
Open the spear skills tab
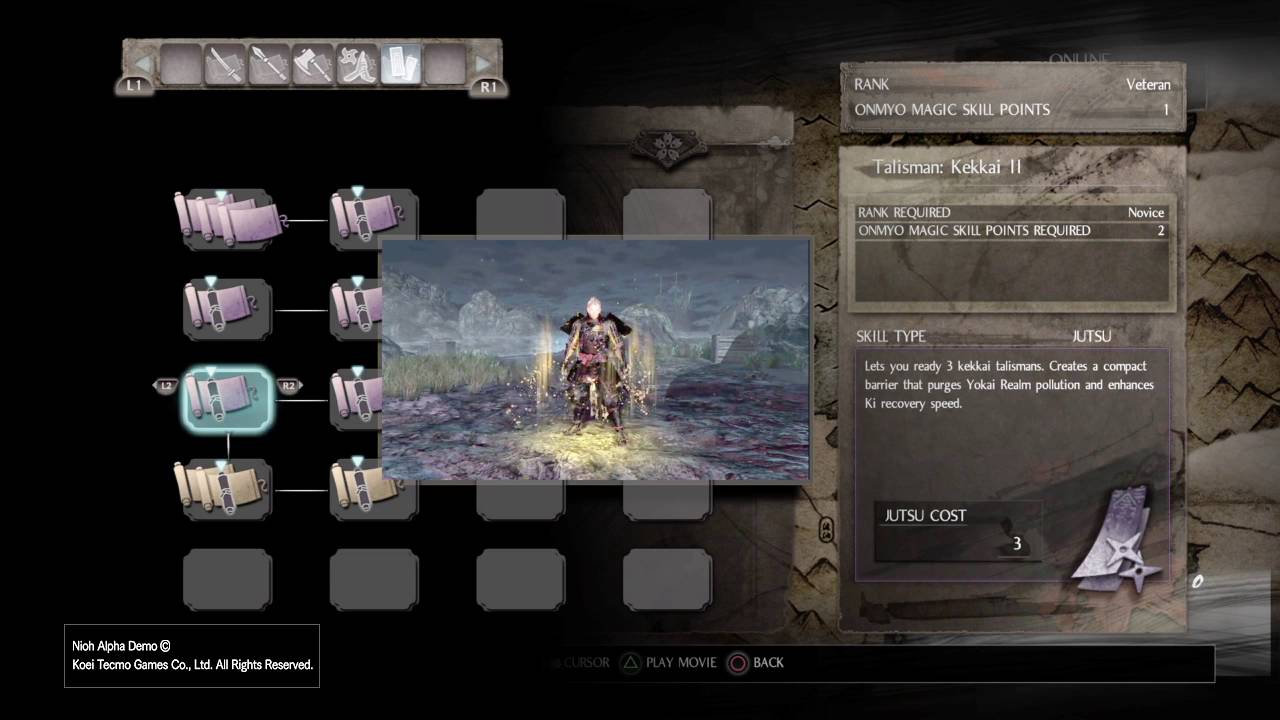coord(268,66)
